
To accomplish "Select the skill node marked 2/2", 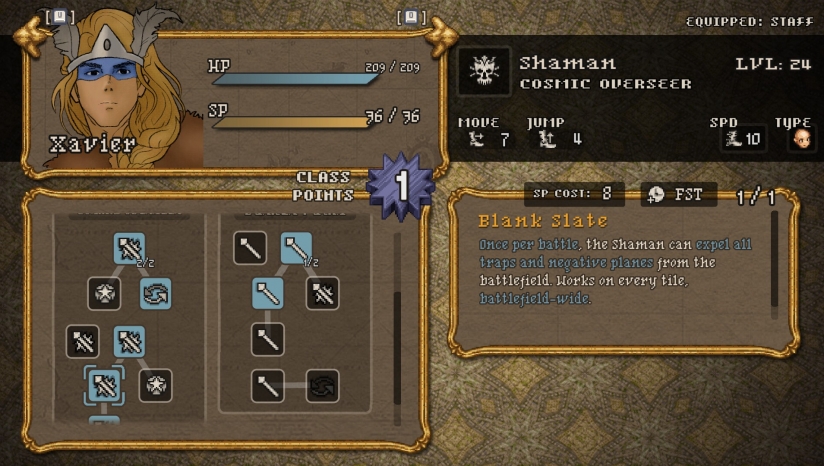I will tap(129, 248).
